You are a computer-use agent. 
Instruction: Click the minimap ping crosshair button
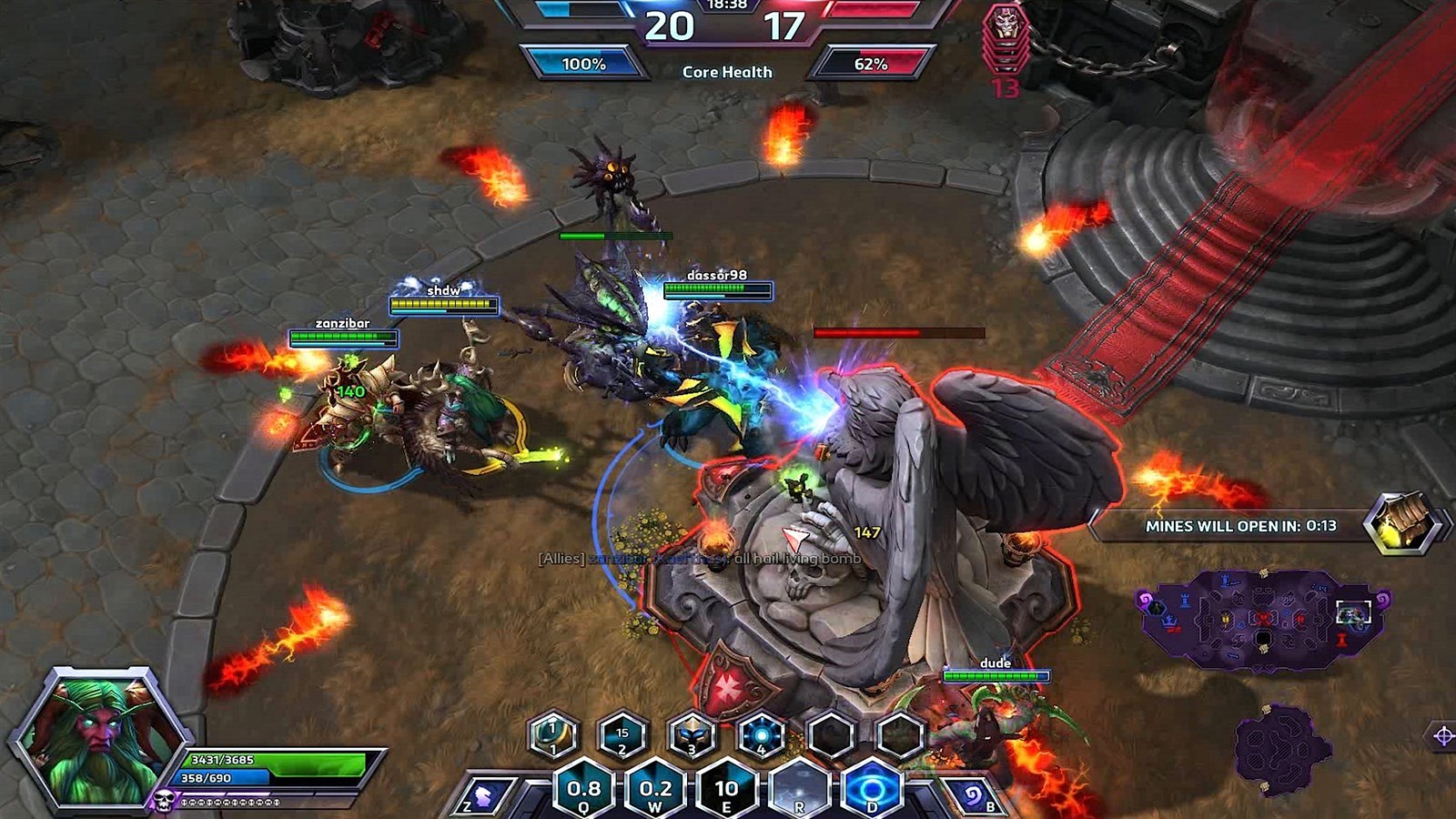[1442, 736]
